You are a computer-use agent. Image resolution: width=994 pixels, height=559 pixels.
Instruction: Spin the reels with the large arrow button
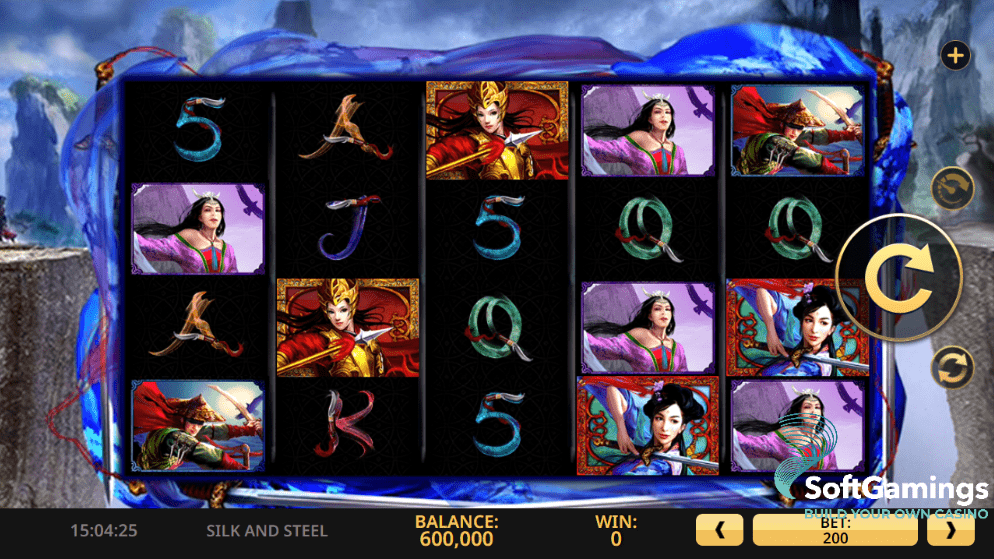pos(897,277)
